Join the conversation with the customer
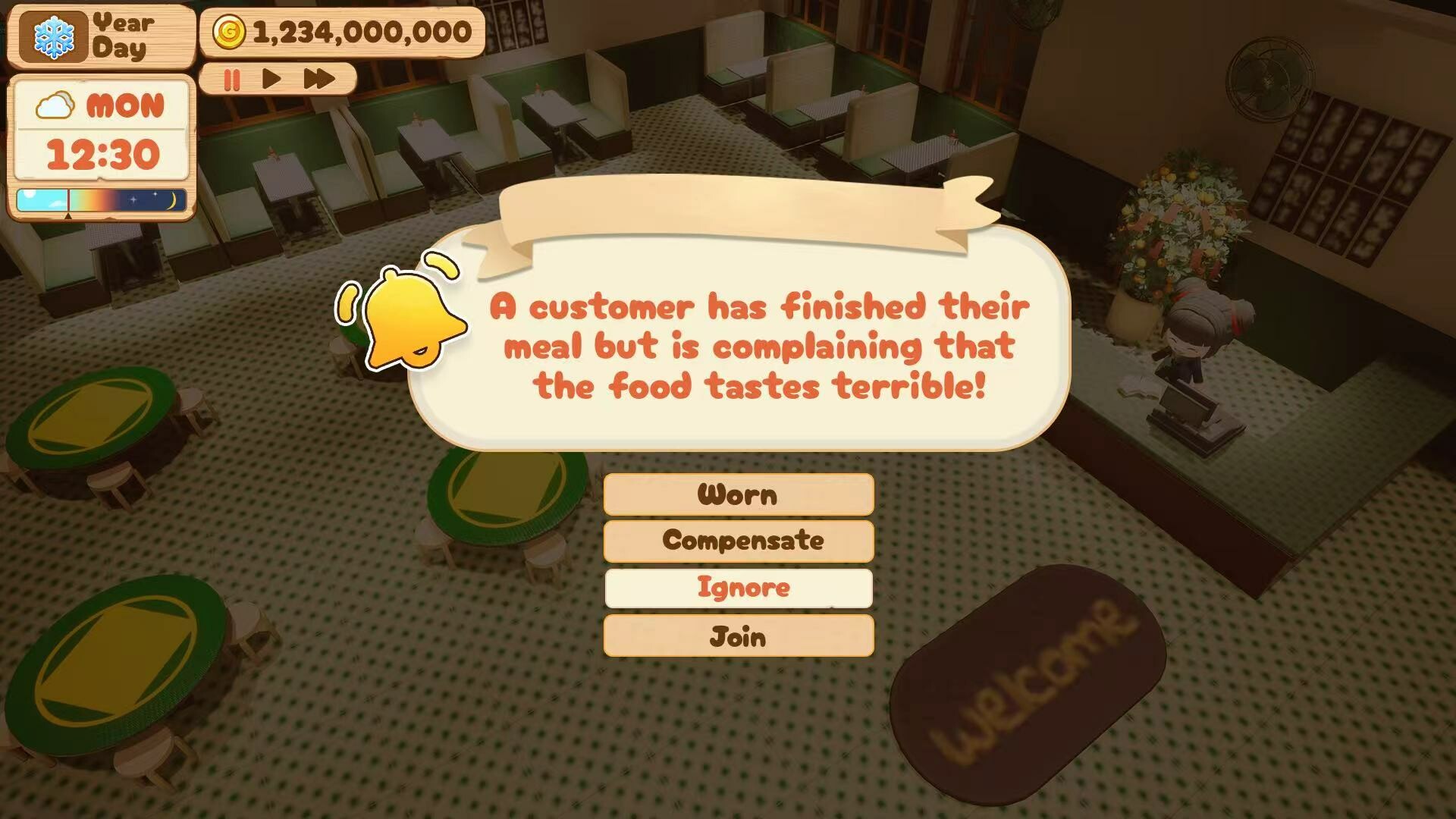The width and height of the screenshot is (1456, 819). pos(738,635)
